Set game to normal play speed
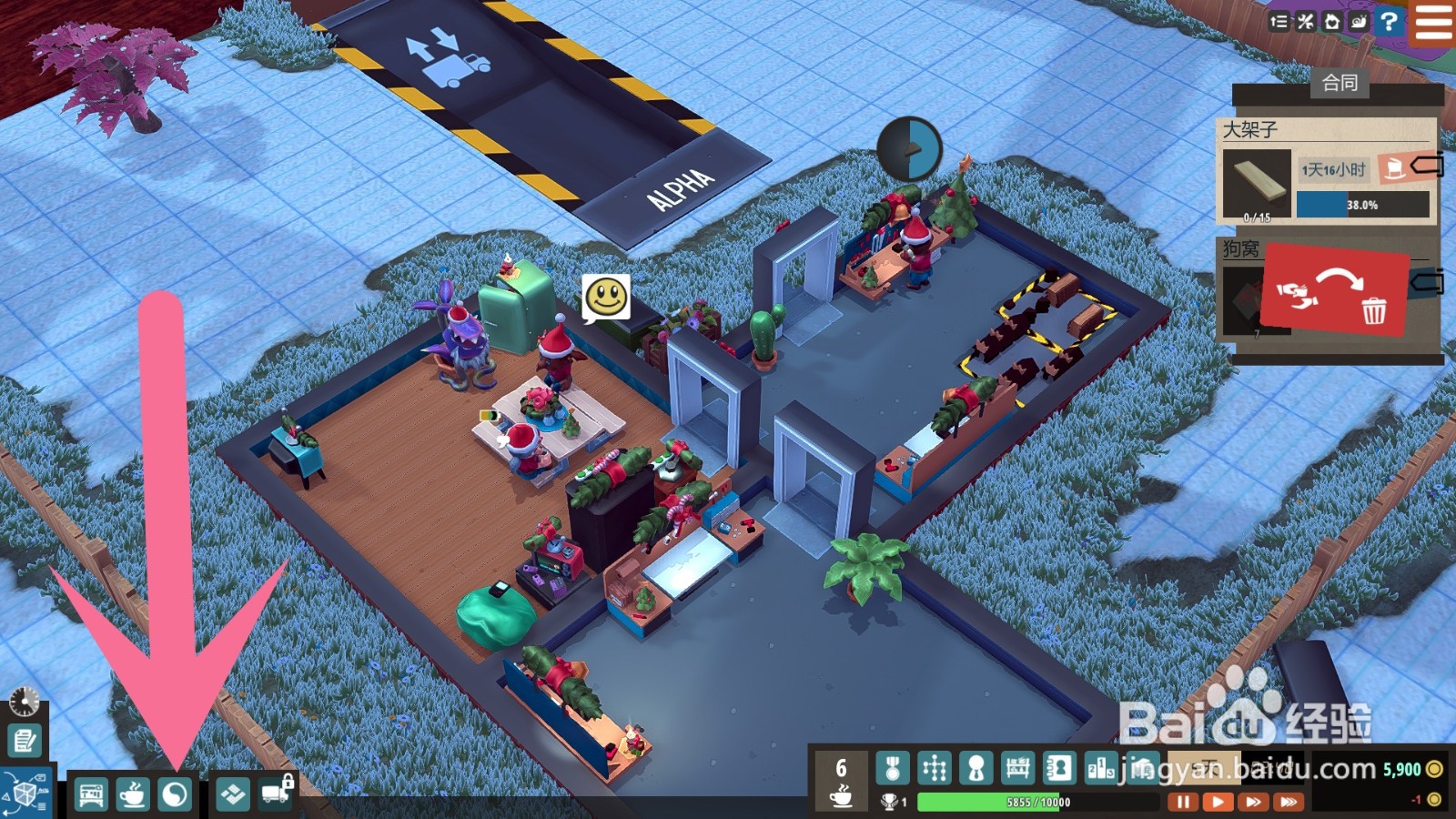 (x=1218, y=802)
